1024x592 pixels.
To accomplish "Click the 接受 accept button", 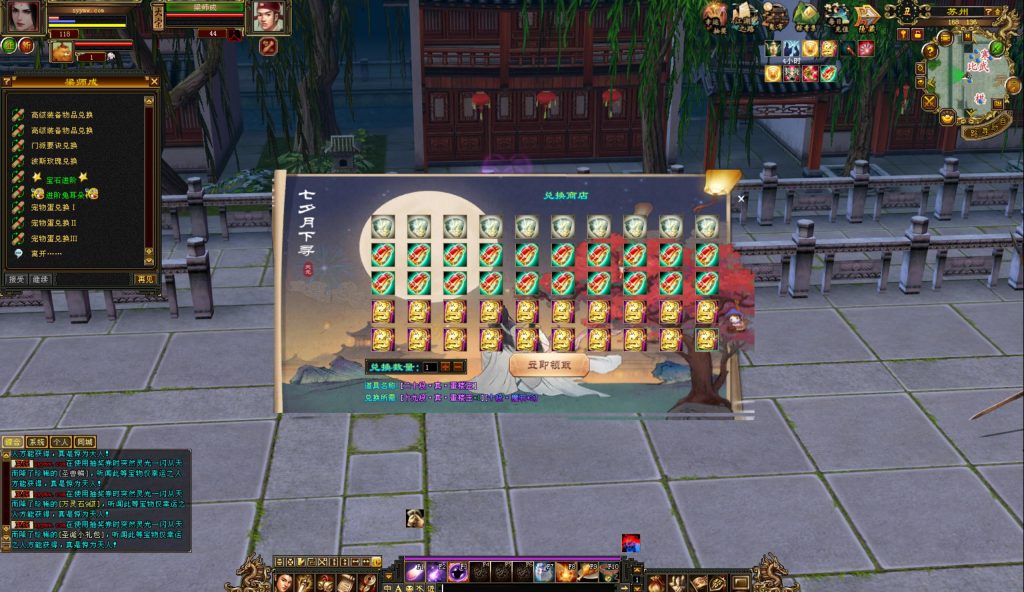I will tap(17, 279).
